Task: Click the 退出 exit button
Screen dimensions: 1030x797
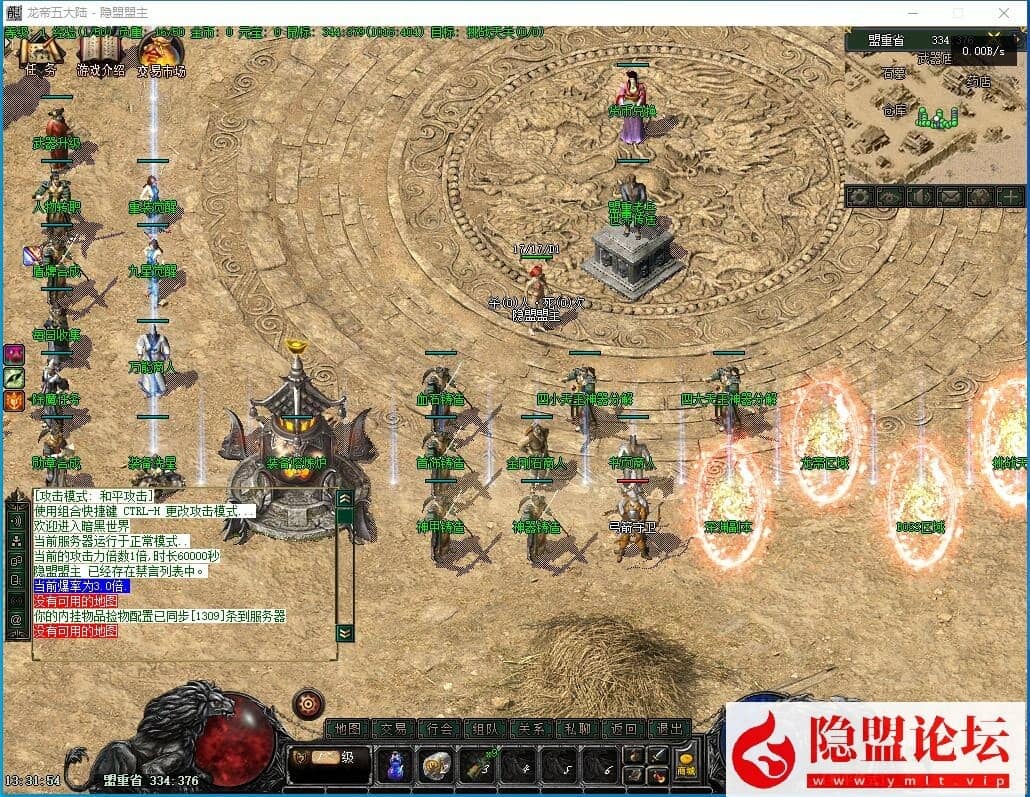Action: pos(669,729)
